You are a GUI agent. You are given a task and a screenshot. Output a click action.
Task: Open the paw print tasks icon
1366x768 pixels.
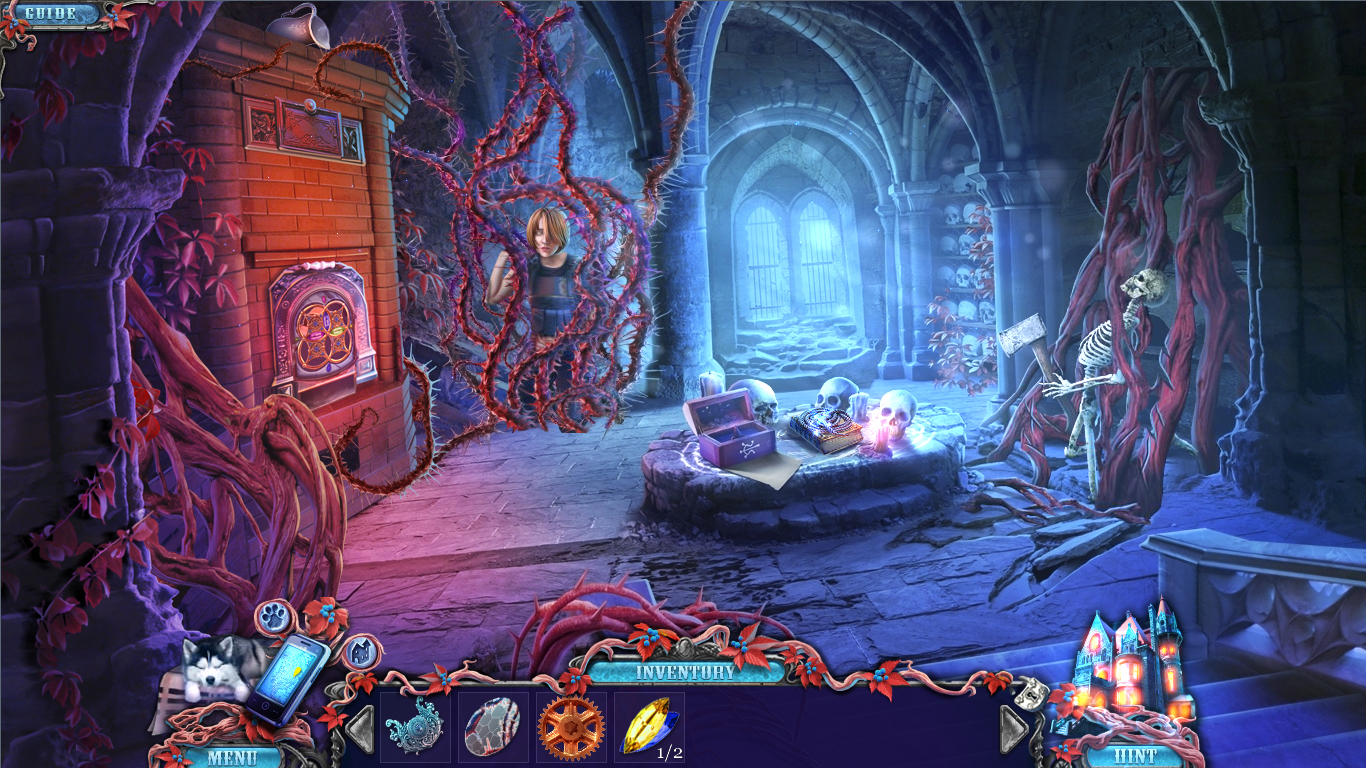click(272, 615)
